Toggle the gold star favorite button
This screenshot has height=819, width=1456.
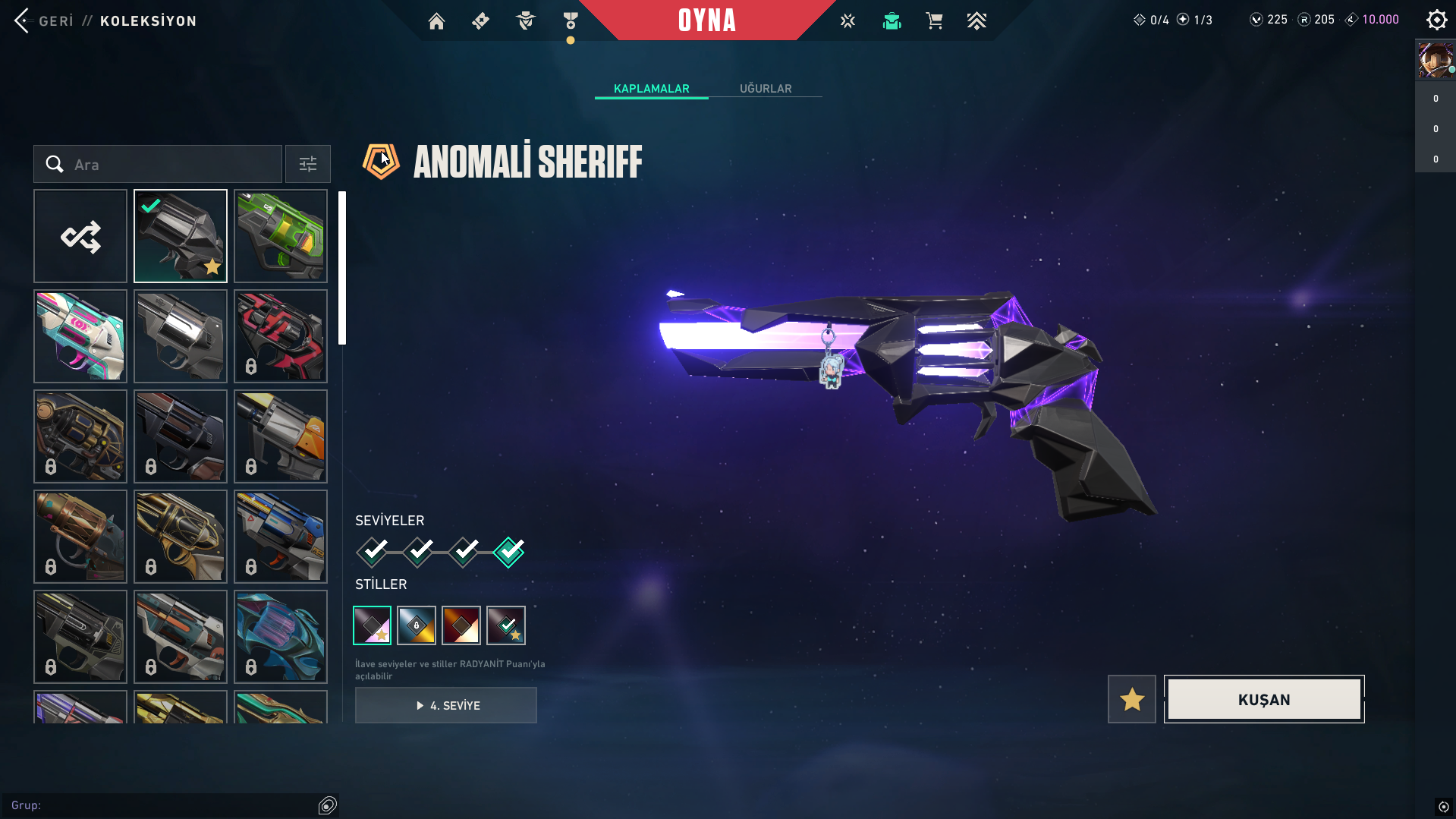1132,700
